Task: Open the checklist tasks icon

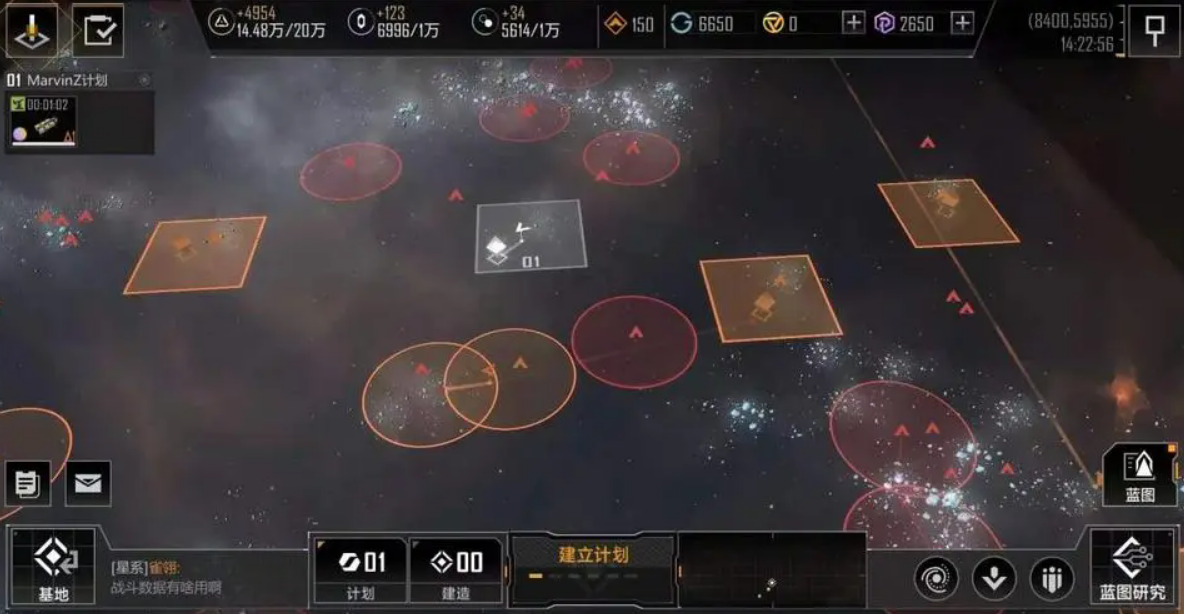Action: [98, 30]
